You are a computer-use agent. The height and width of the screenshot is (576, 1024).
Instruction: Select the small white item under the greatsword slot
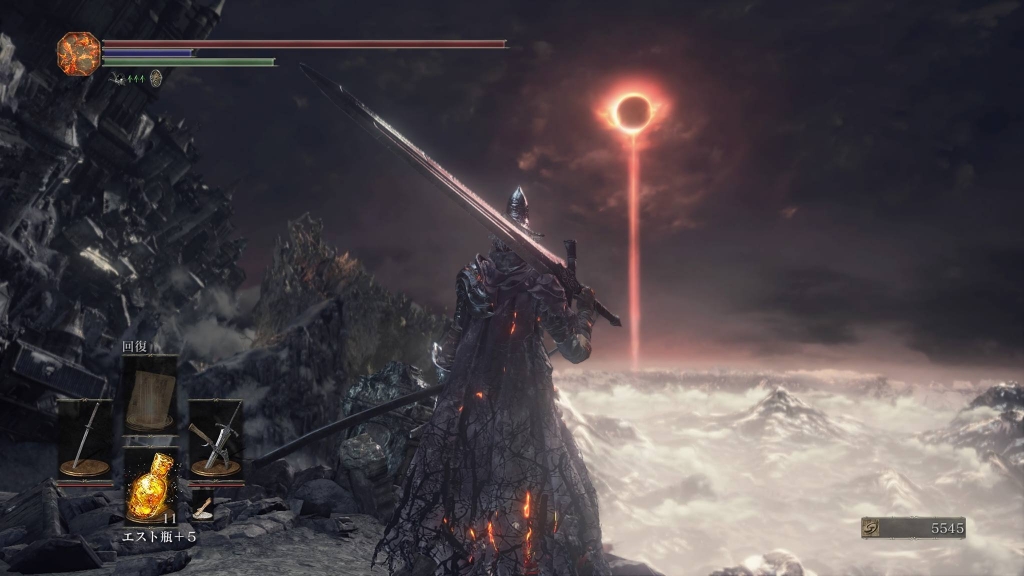(x=203, y=507)
